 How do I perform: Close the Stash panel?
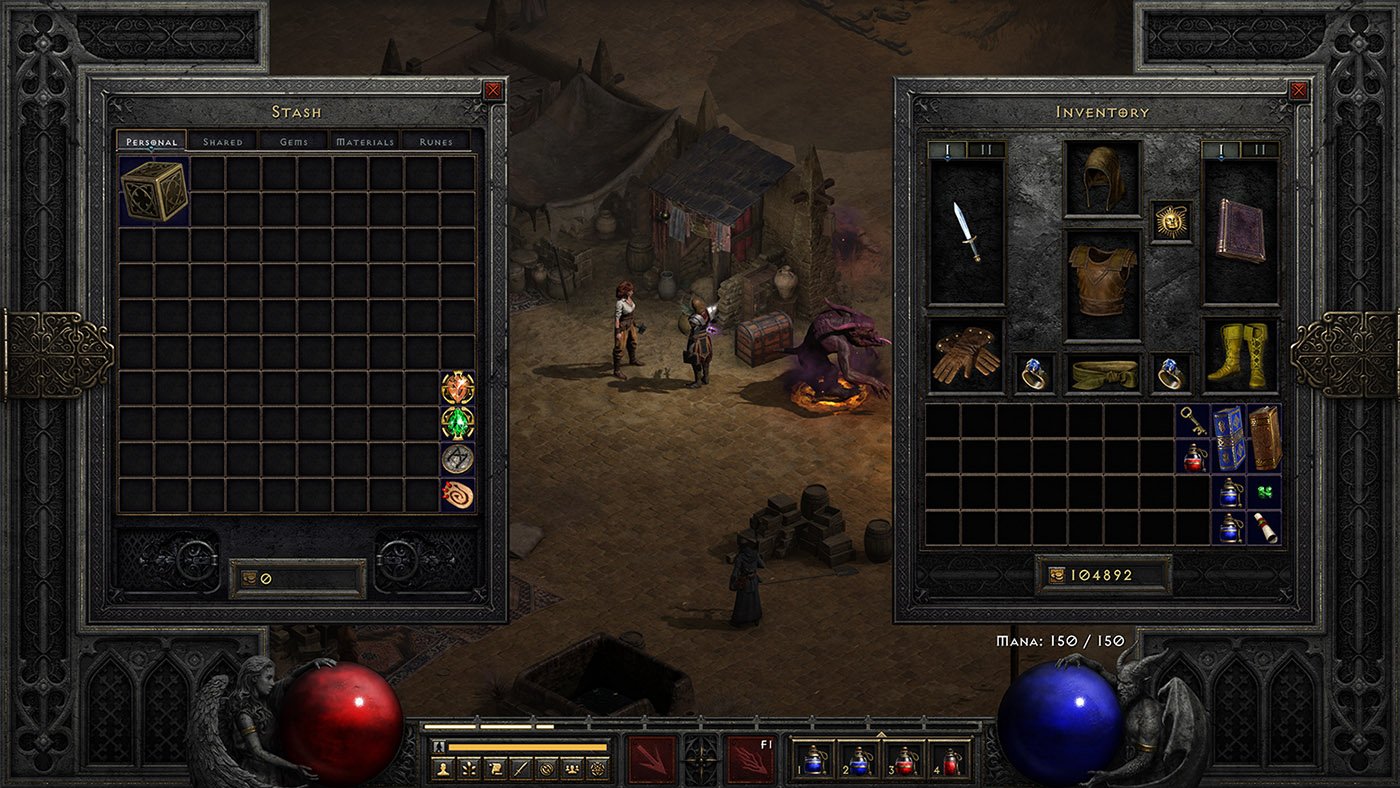coord(493,91)
